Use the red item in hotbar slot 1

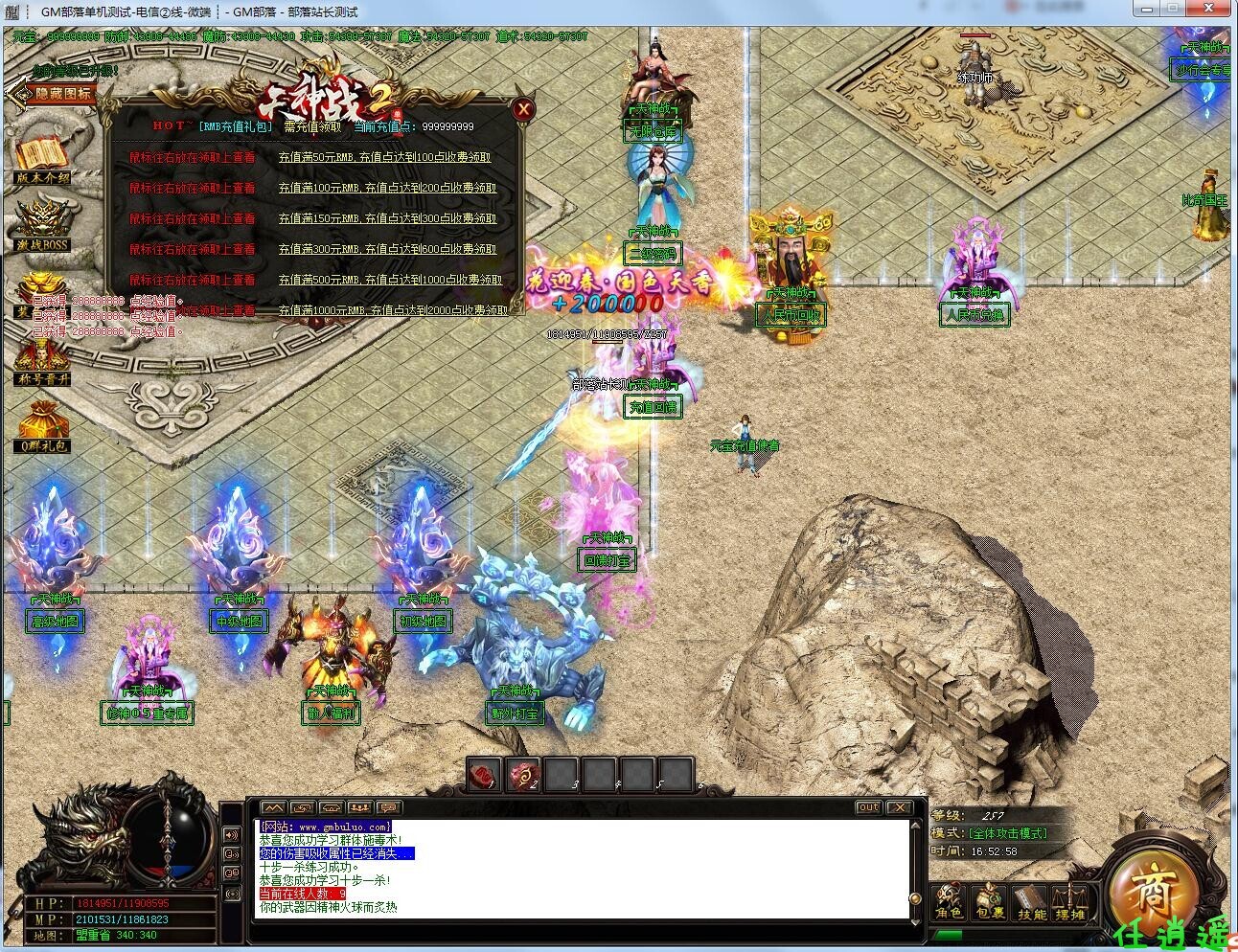[484, 774]
